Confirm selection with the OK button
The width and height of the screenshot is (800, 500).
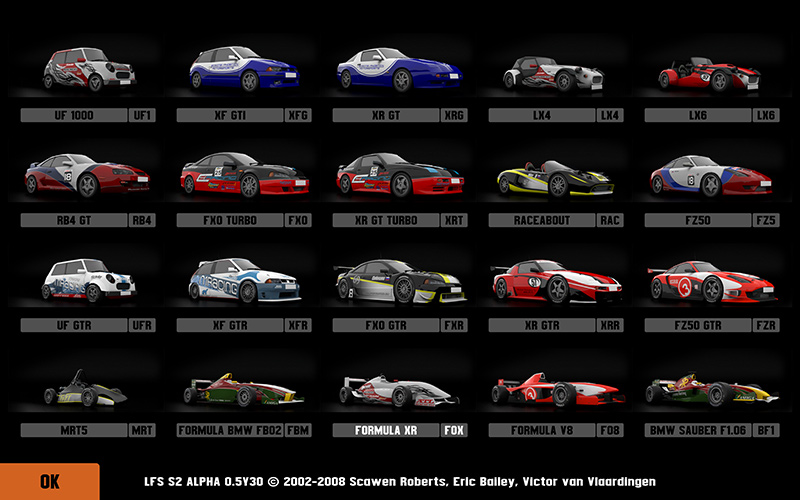click(49, 481)
